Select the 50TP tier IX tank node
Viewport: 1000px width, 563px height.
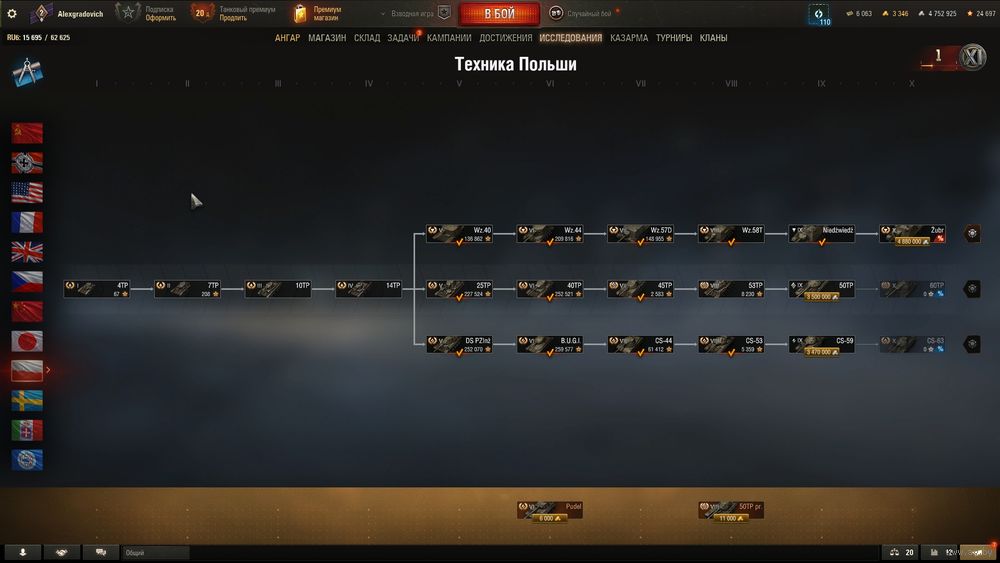(822, 289)
